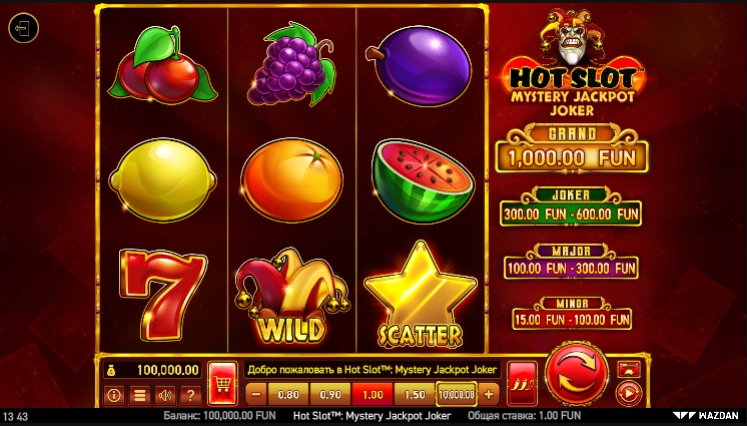Increase the bet with the plus button
Image resolution: width=747 pixels, height=426 pixels.
click(x=488, y=394)
